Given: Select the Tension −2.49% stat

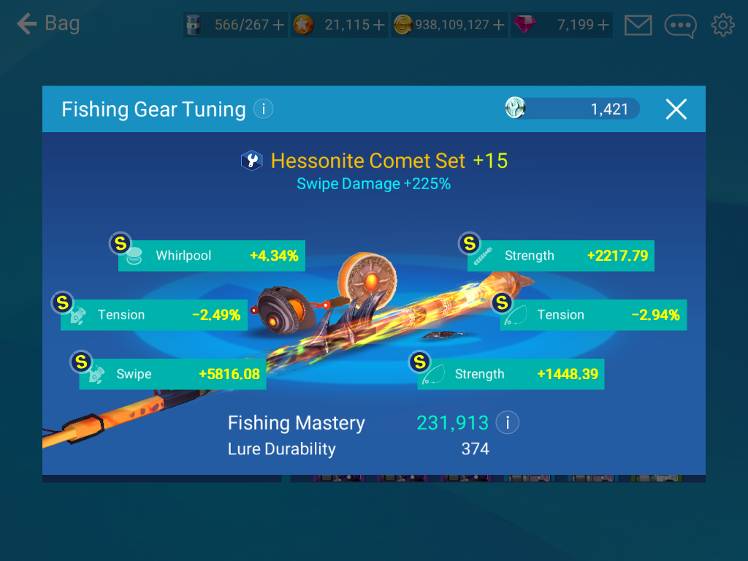Looking at the screenshot, I should [155, 315].
